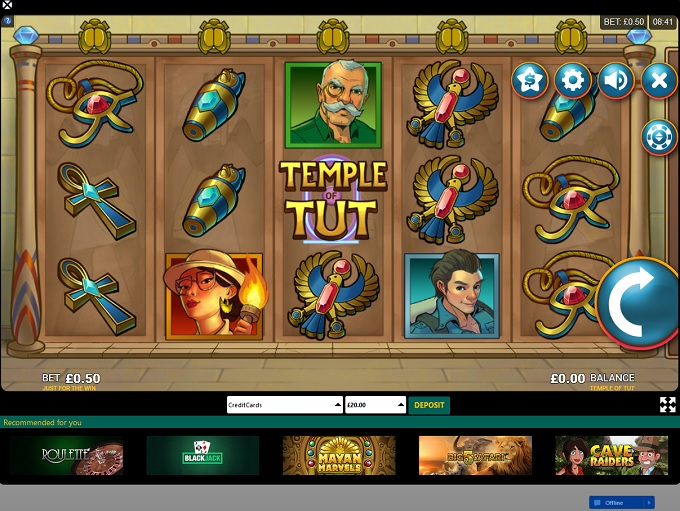
Task: Open the bet chip selector
Action: click(658, 136)
